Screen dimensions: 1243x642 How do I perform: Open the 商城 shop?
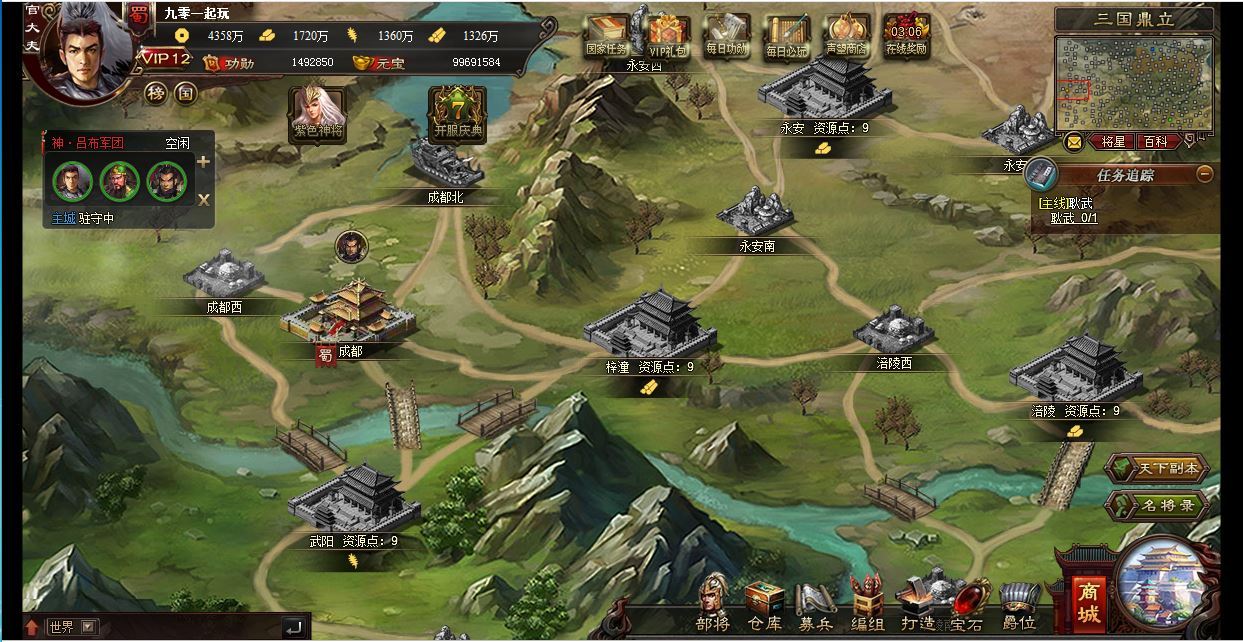pos(1089,600)
